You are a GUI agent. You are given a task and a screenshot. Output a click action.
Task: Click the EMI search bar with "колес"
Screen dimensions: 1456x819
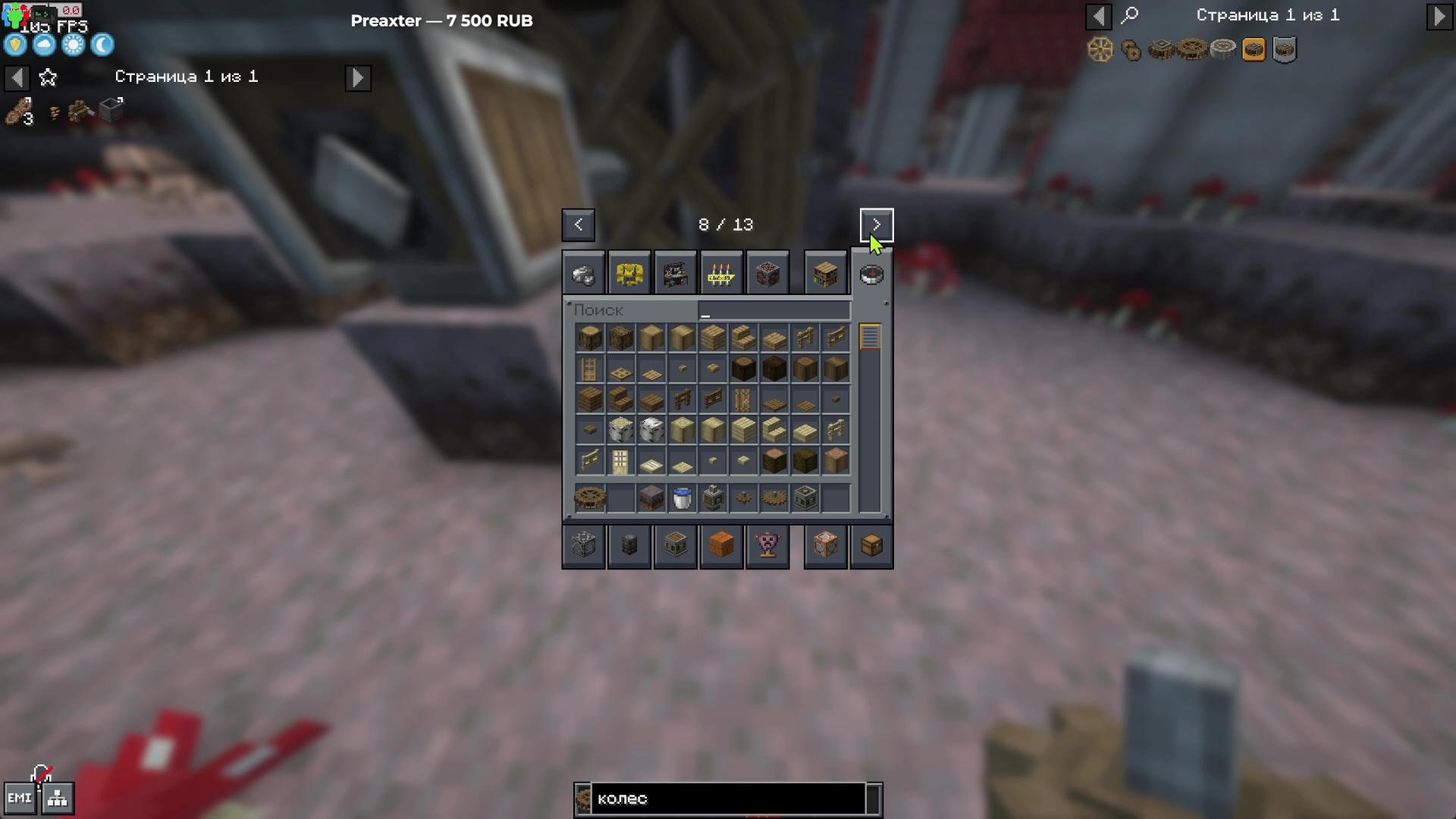point(728,799)
